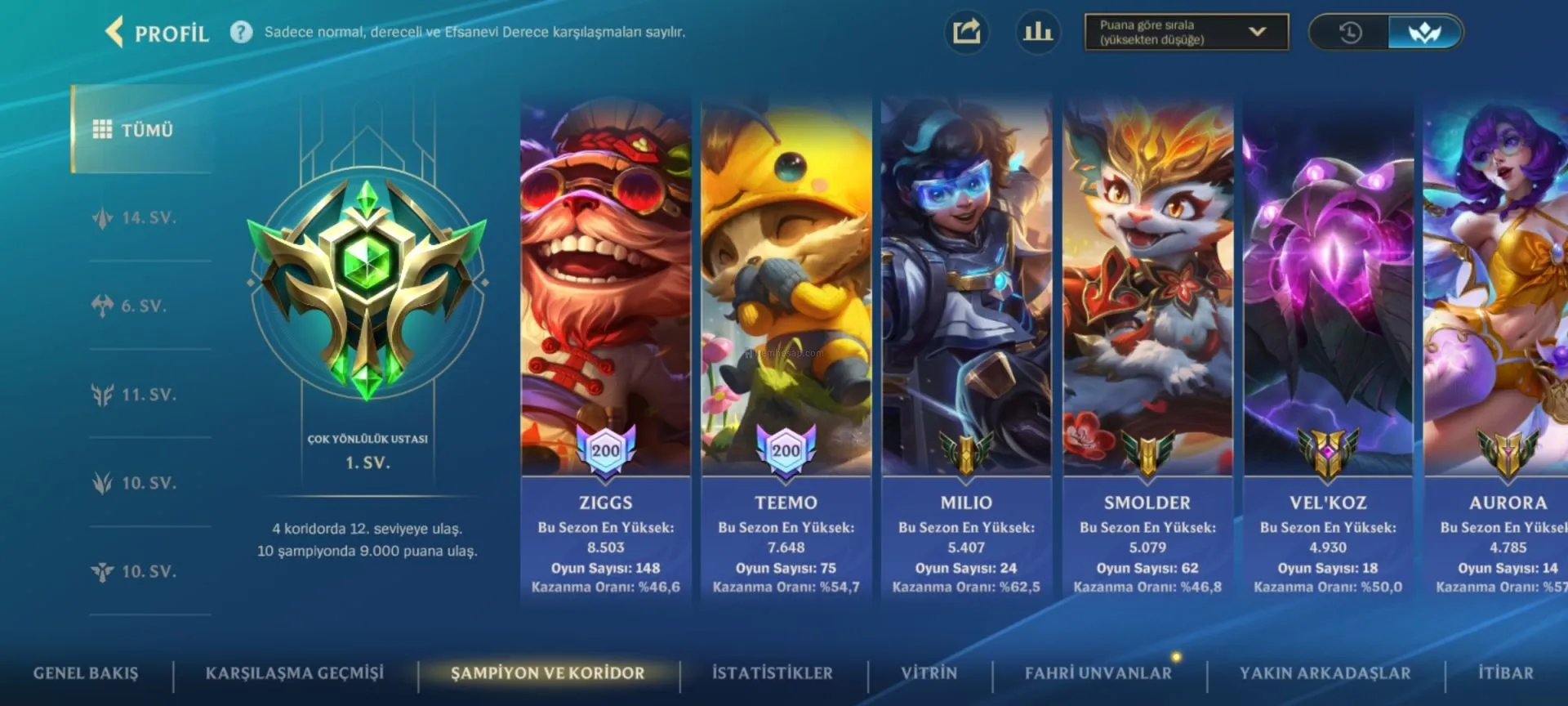
Task: Switch to the history clock toggle
Action: (x=1350, y=33)
